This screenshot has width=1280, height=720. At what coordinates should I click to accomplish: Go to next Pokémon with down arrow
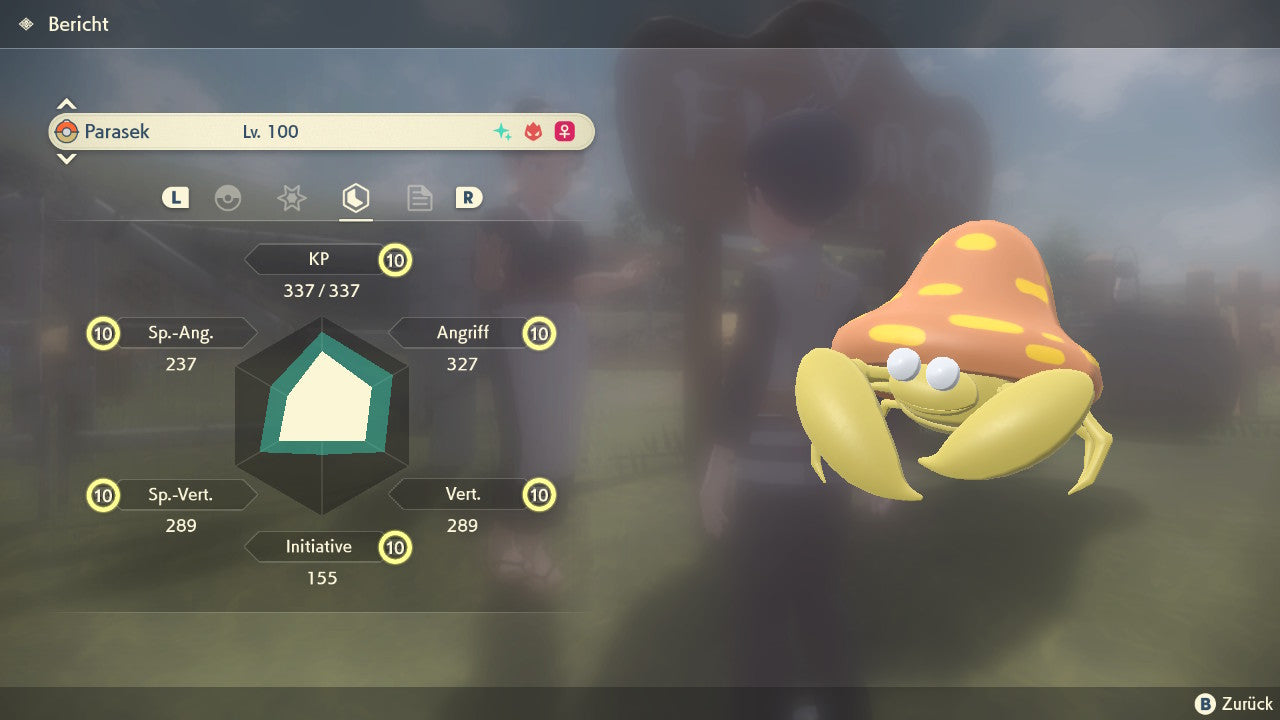[66, 158]
